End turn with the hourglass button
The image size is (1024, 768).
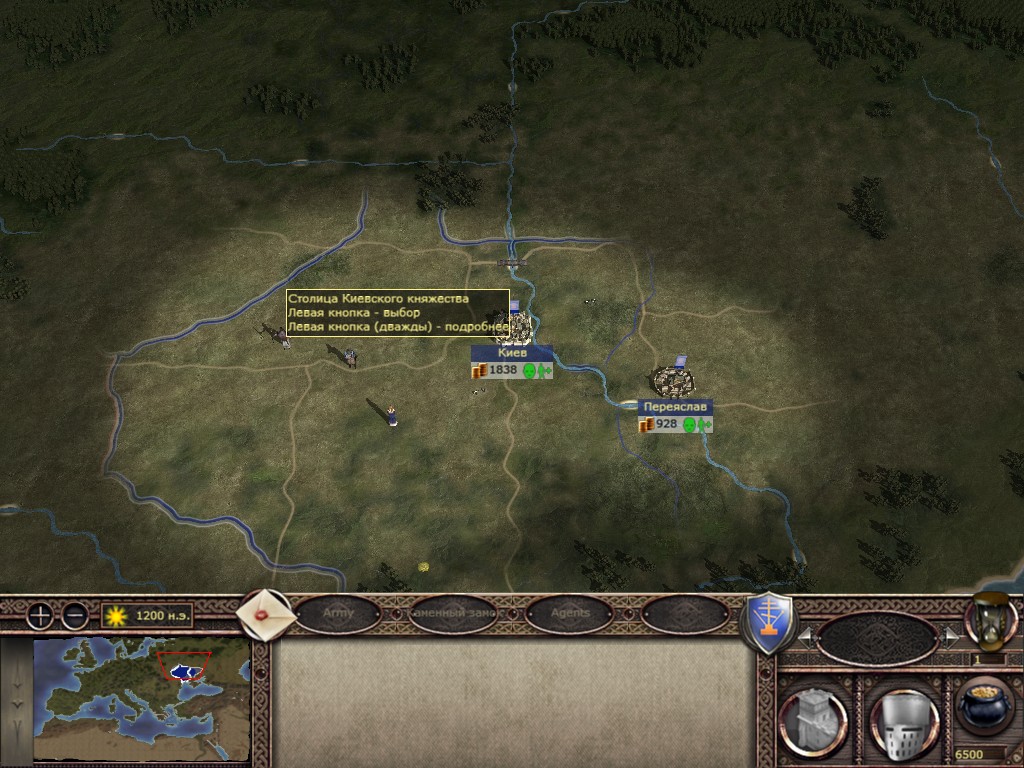[x=989, y=618]
